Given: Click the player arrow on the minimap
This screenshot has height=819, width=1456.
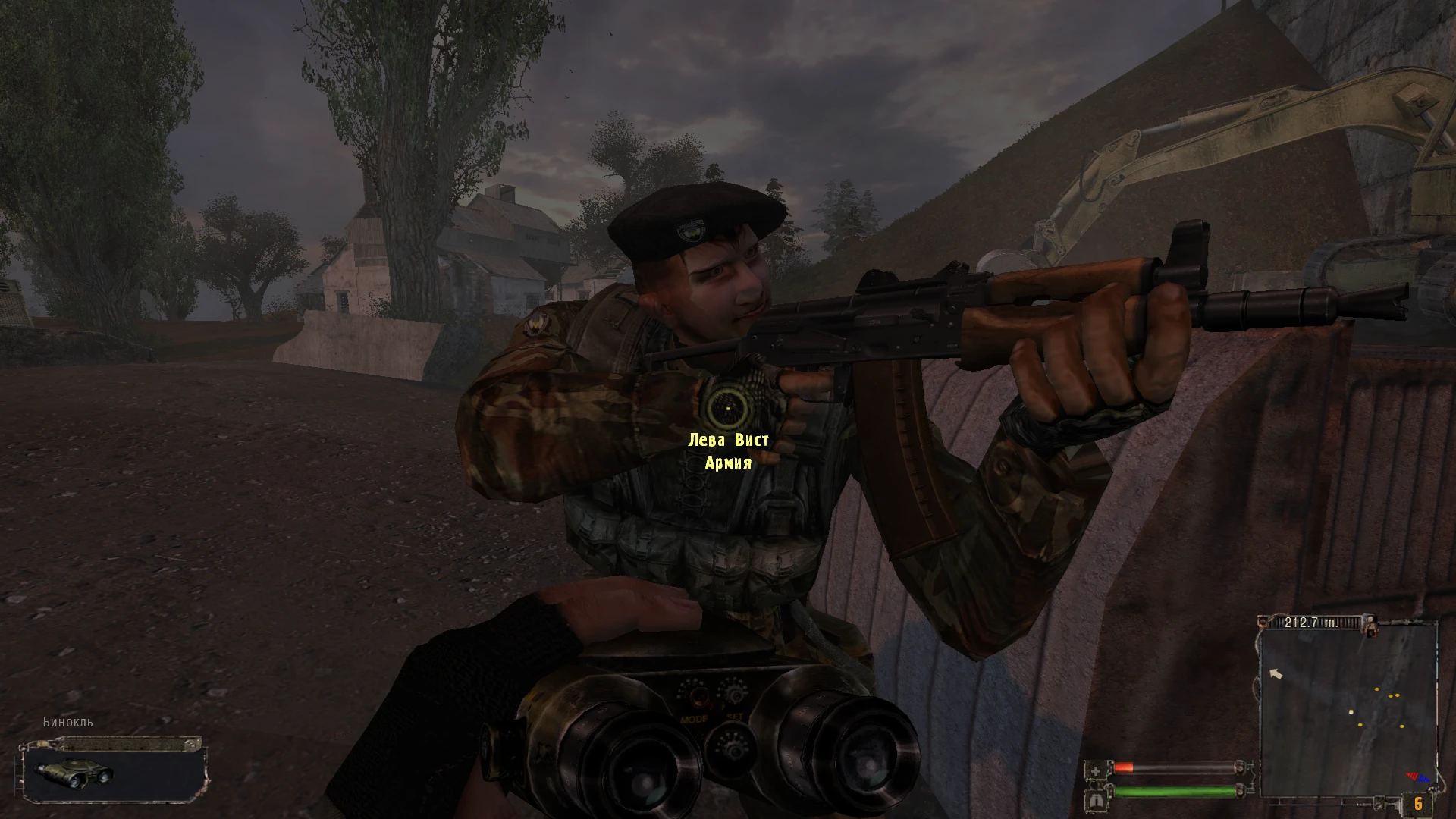Looking at the screenshot, I should coord(1276,673).
